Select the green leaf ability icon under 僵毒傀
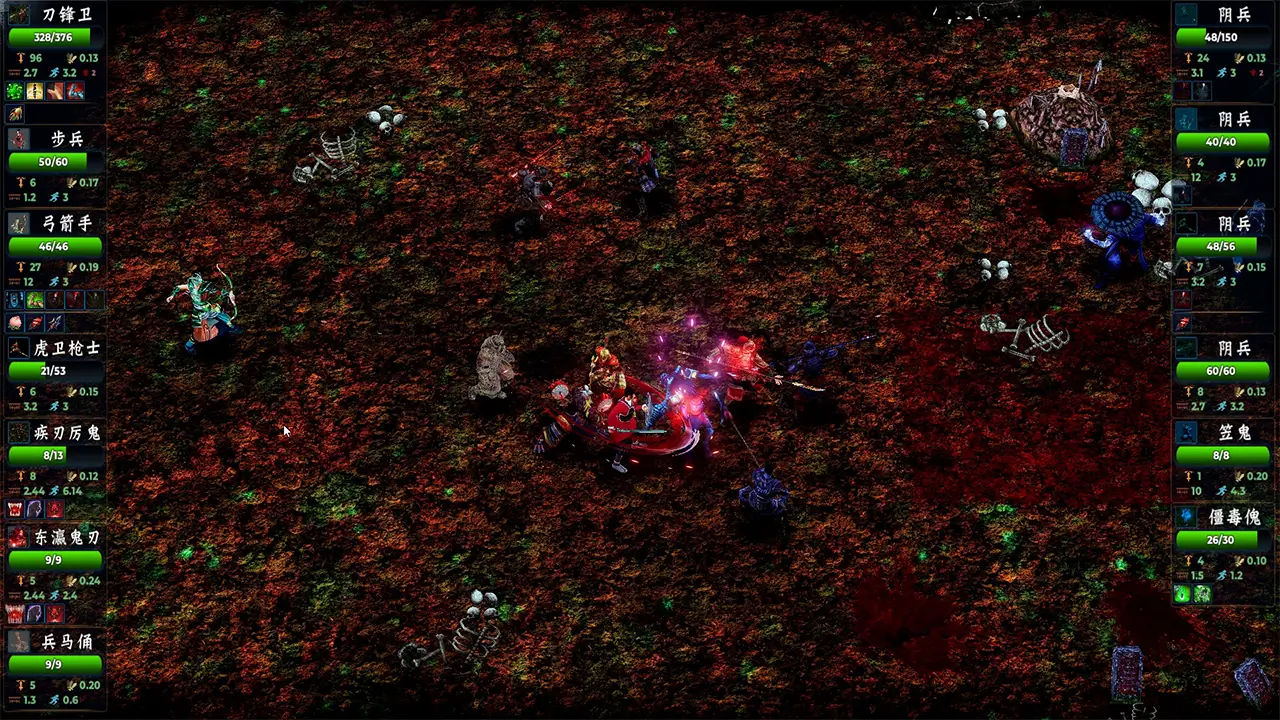This screenshot has height=720, width=1280. point(1182,594)
